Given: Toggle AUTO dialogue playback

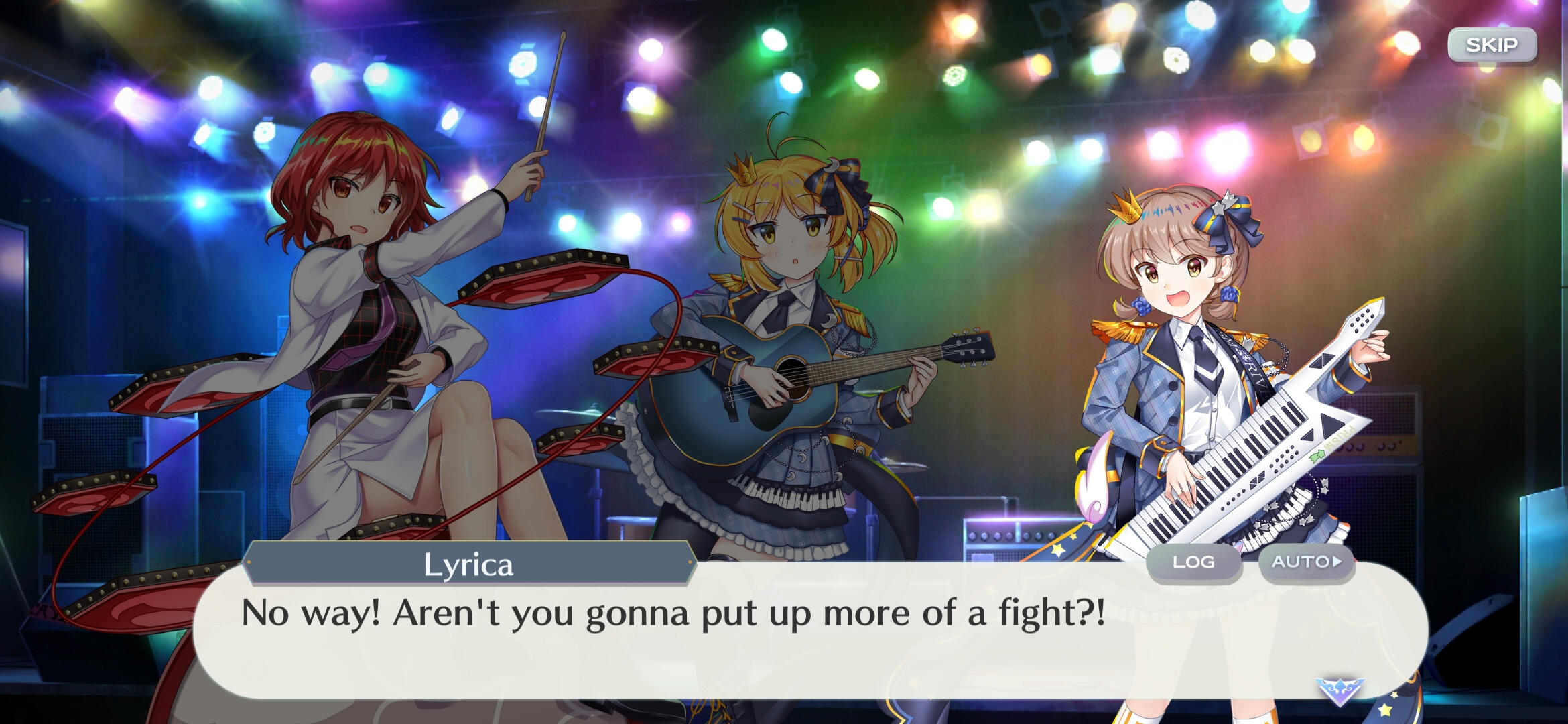Looking at the screenshot, I should [1306, 562].
